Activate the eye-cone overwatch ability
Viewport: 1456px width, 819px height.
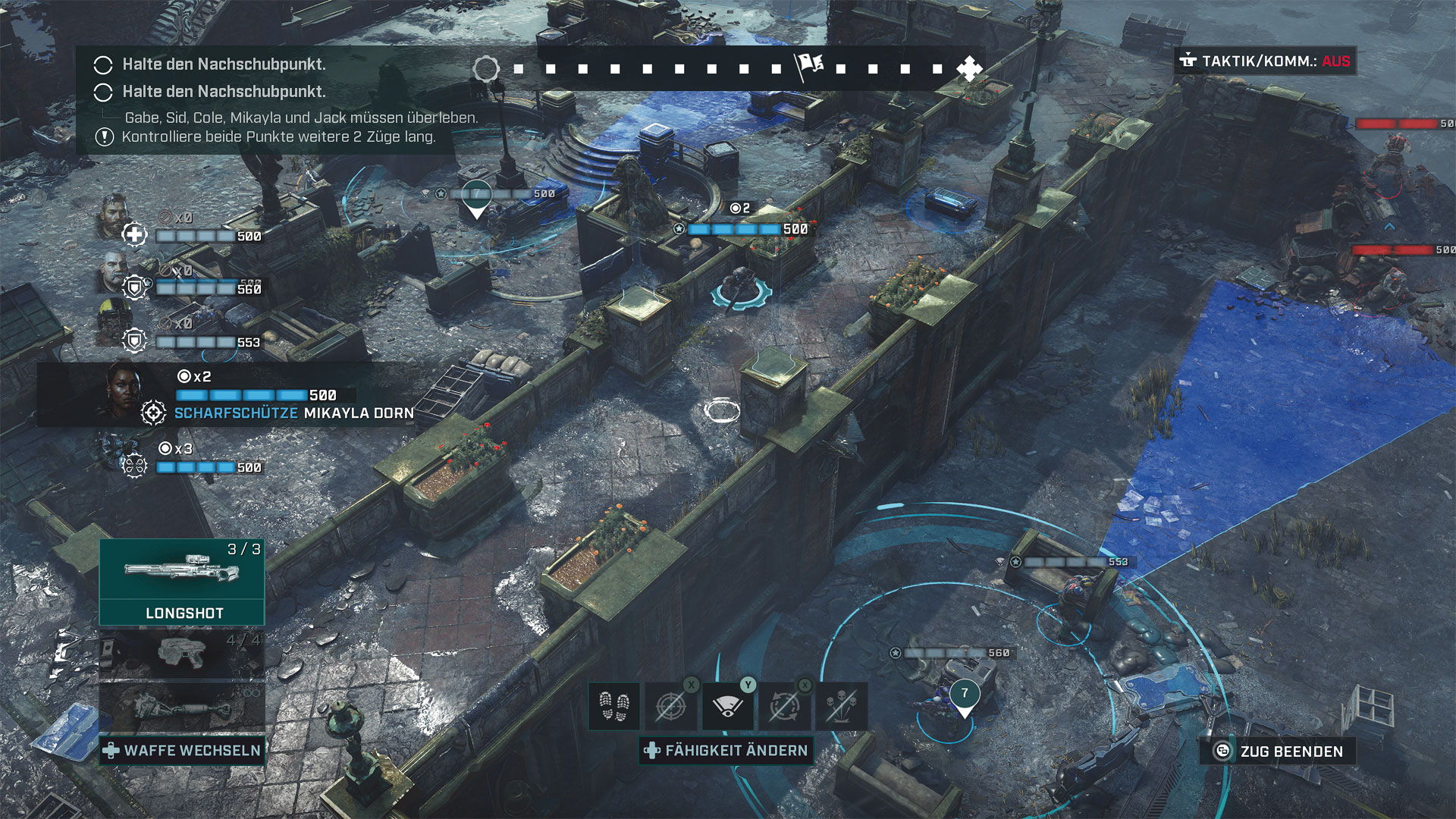click(x=728, y=706)
